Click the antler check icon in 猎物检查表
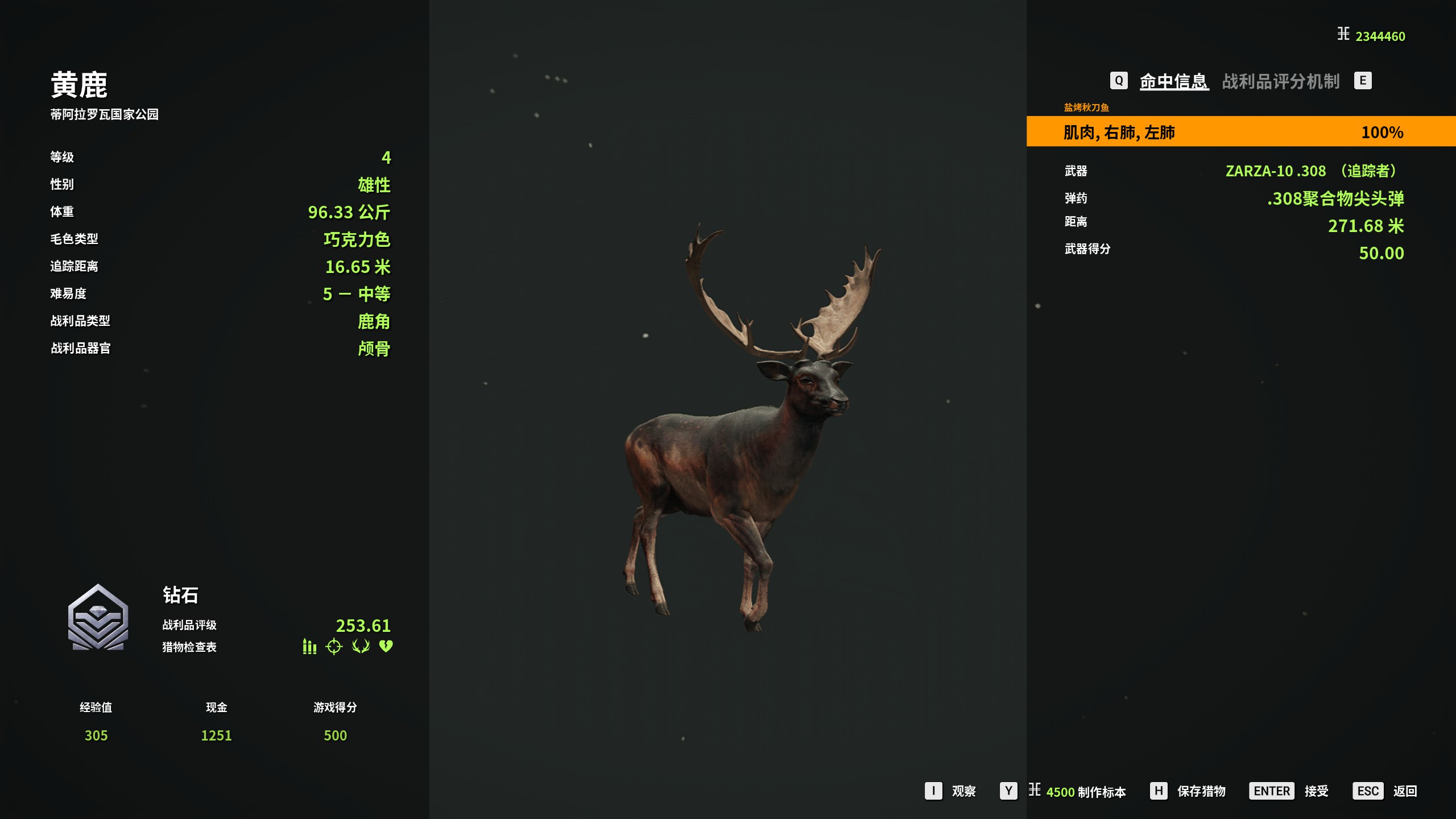This screenshot has height=819, width=1456. pos(361,647)
